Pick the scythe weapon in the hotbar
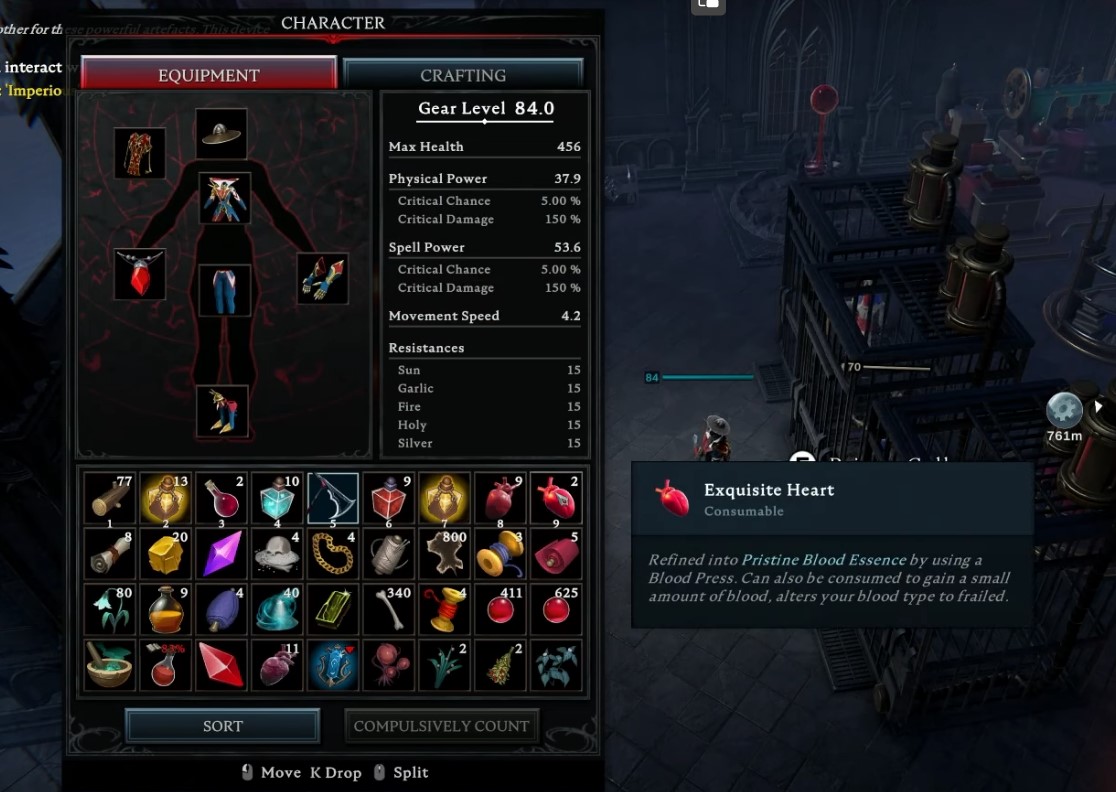 pos(333,498)
